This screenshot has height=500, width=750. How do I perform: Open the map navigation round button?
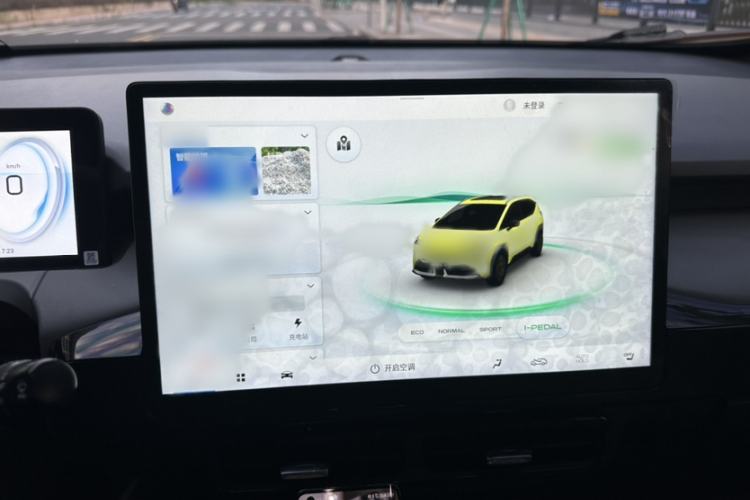tap(344, 145)
